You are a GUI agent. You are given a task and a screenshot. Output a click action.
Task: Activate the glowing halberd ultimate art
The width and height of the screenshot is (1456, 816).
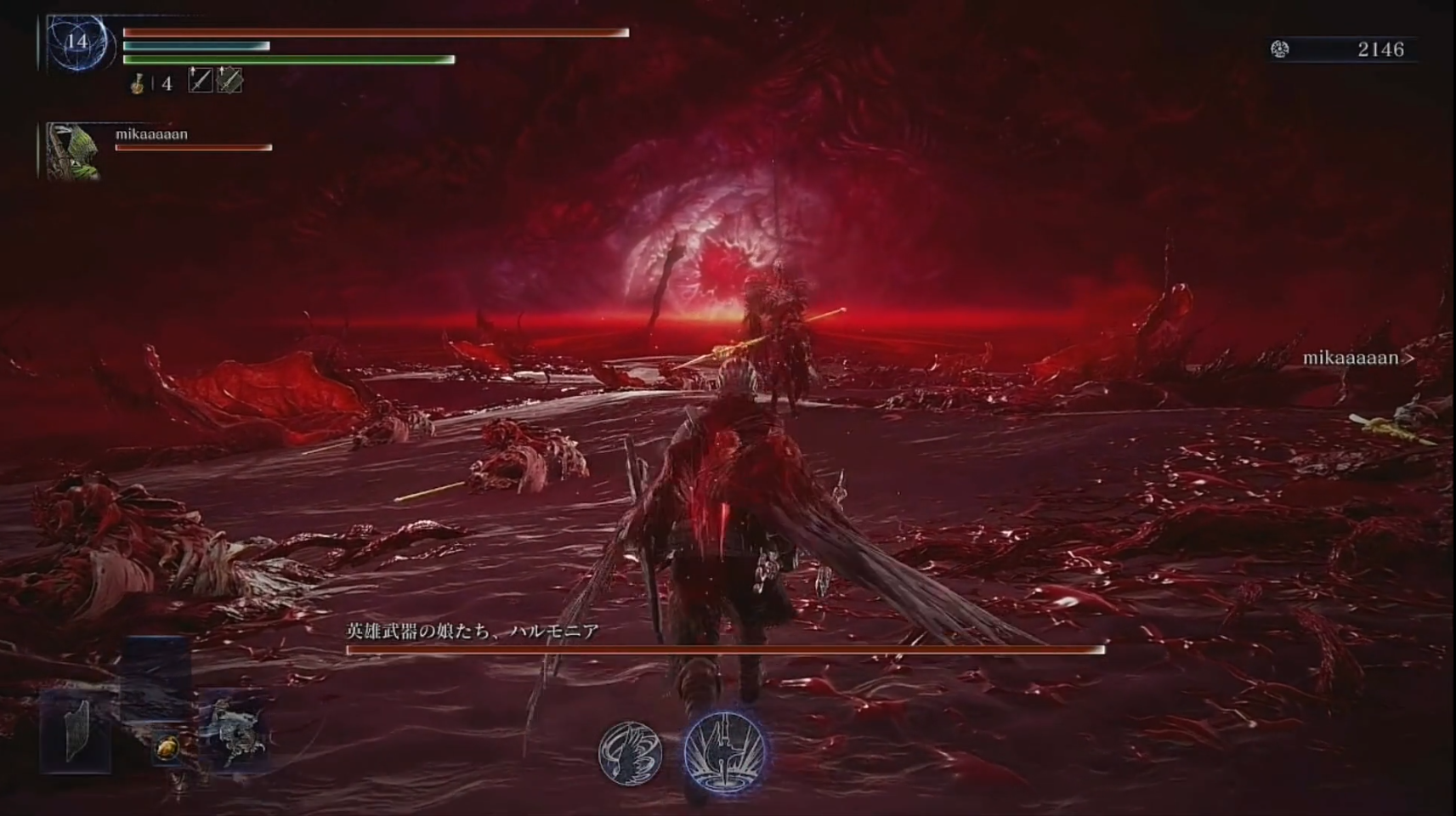point(724,753)
